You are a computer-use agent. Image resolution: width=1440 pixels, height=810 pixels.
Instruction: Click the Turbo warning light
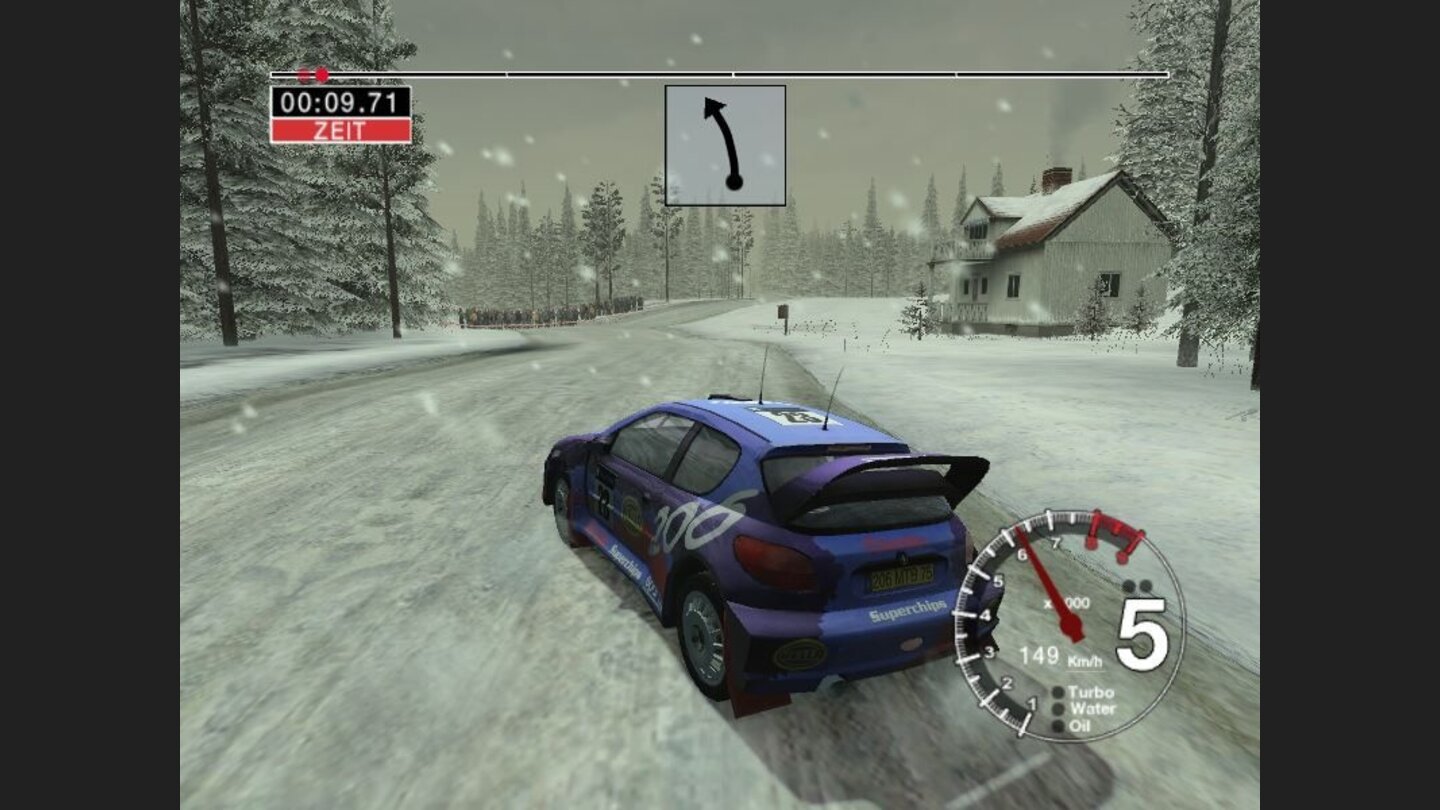coord(1058,692)
